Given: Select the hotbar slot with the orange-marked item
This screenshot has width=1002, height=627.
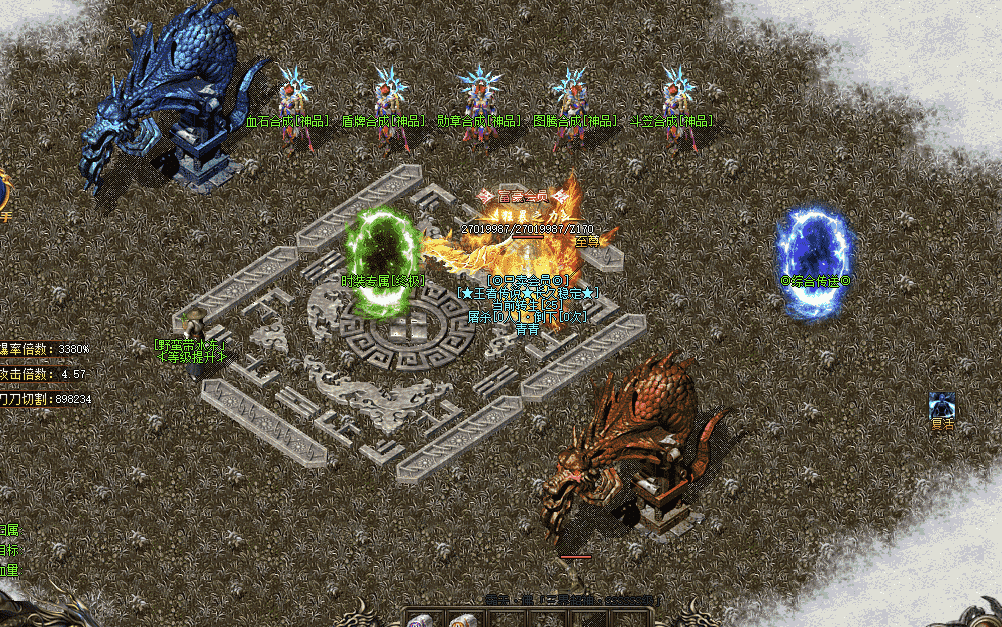Looking at the screenshot, I should tap(461, 620).
